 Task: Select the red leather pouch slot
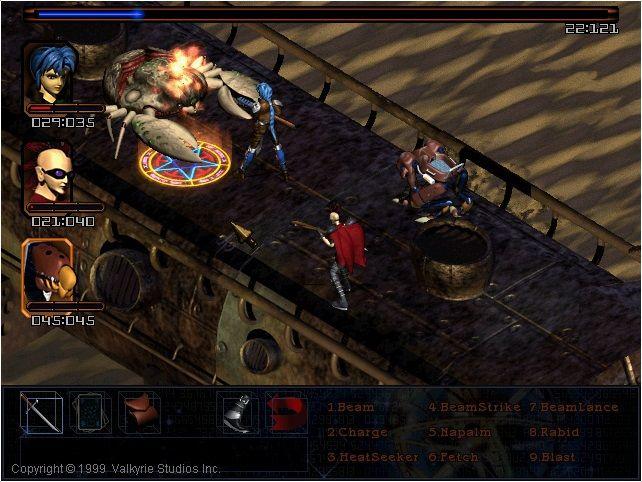tap(140, 412)
